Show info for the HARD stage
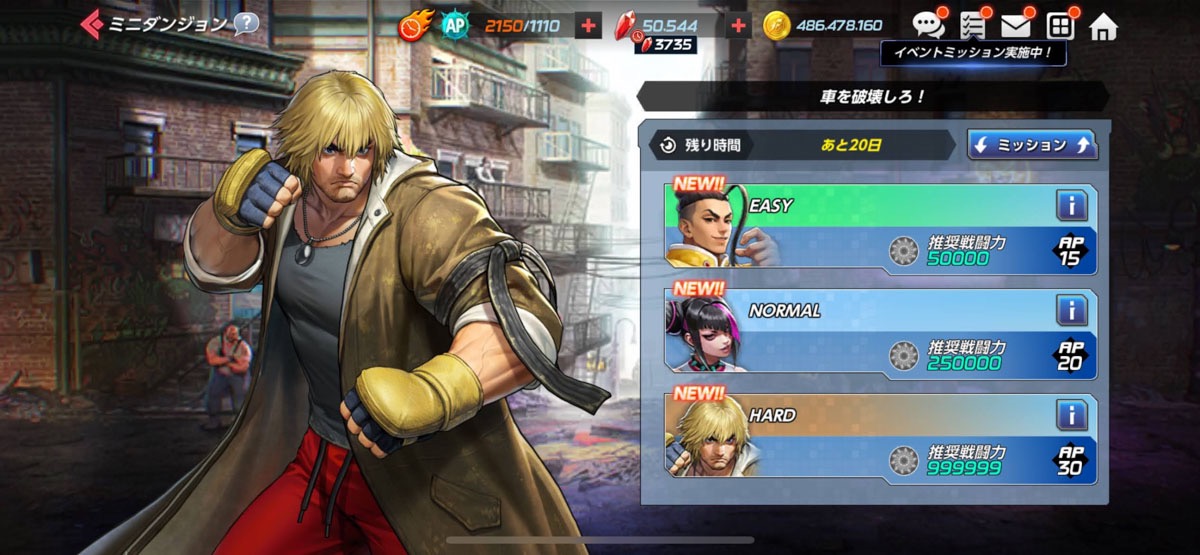The height and width of the screenshot is (555, 1200). tap(1071, 415)
